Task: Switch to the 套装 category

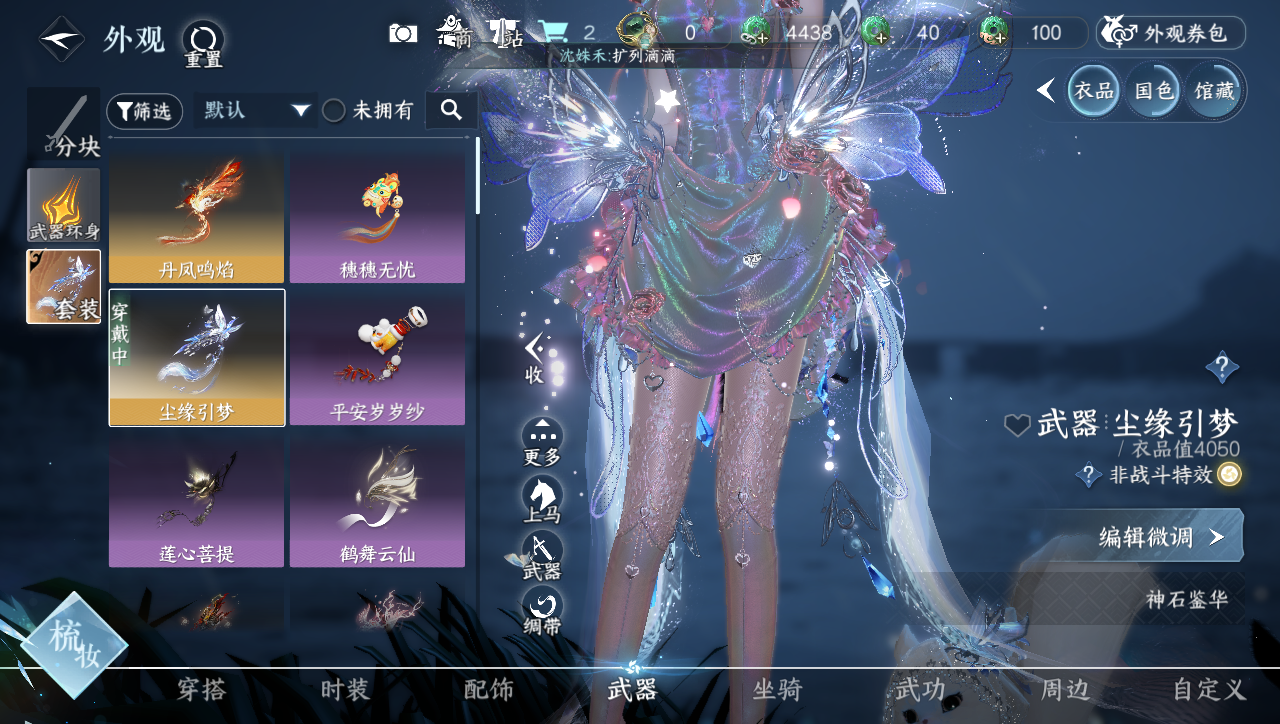Action: (x=64, y=286)
